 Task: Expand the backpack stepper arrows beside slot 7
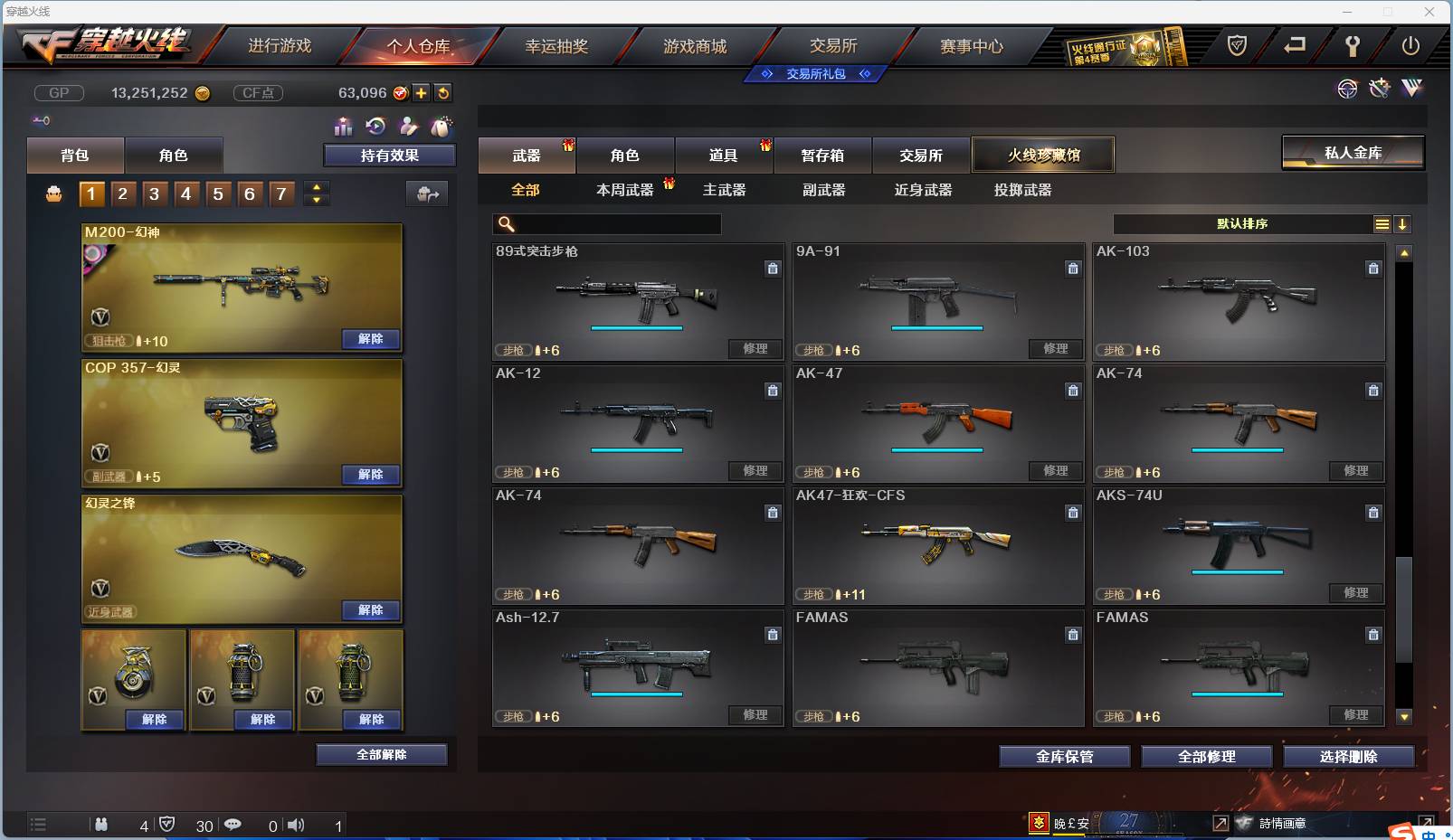coord(316,193)
